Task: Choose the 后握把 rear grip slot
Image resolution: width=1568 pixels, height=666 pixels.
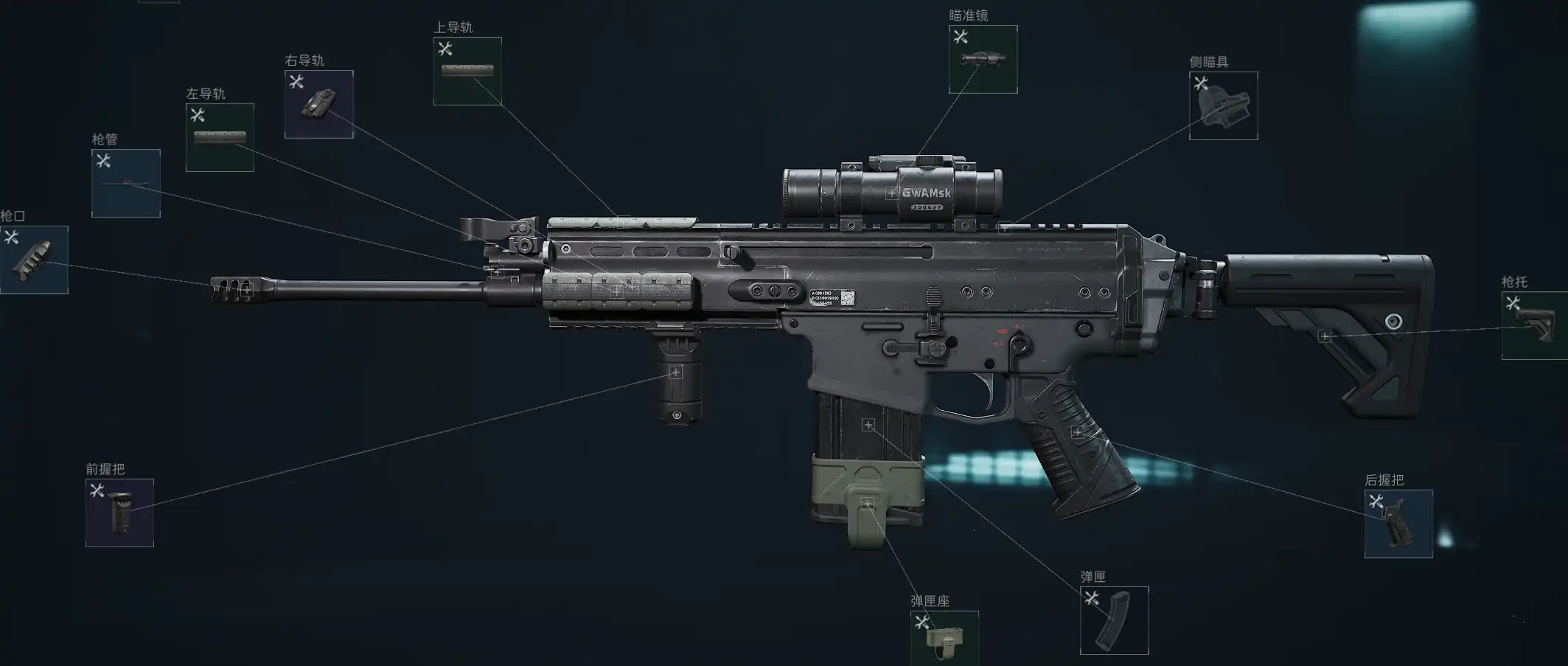Action: pyautogui.click(x=1398, y=524)
